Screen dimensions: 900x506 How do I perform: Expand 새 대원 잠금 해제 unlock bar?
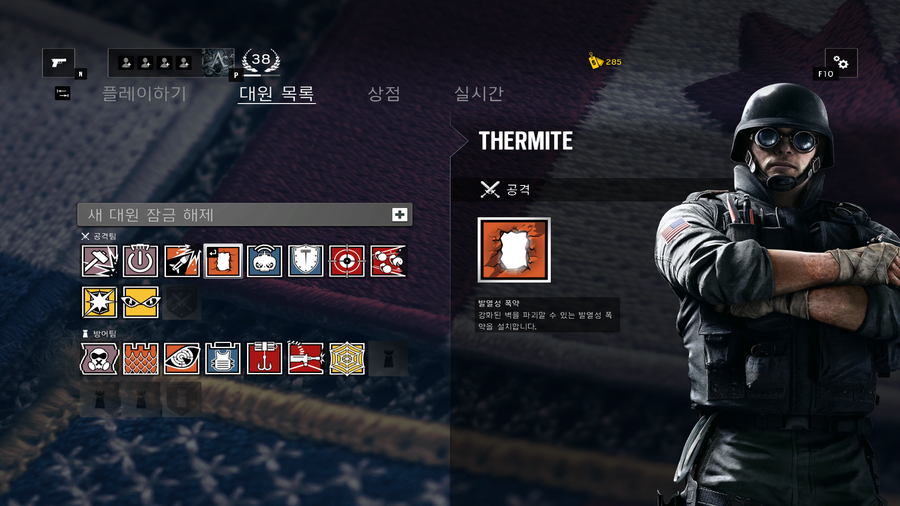[245, 214]
